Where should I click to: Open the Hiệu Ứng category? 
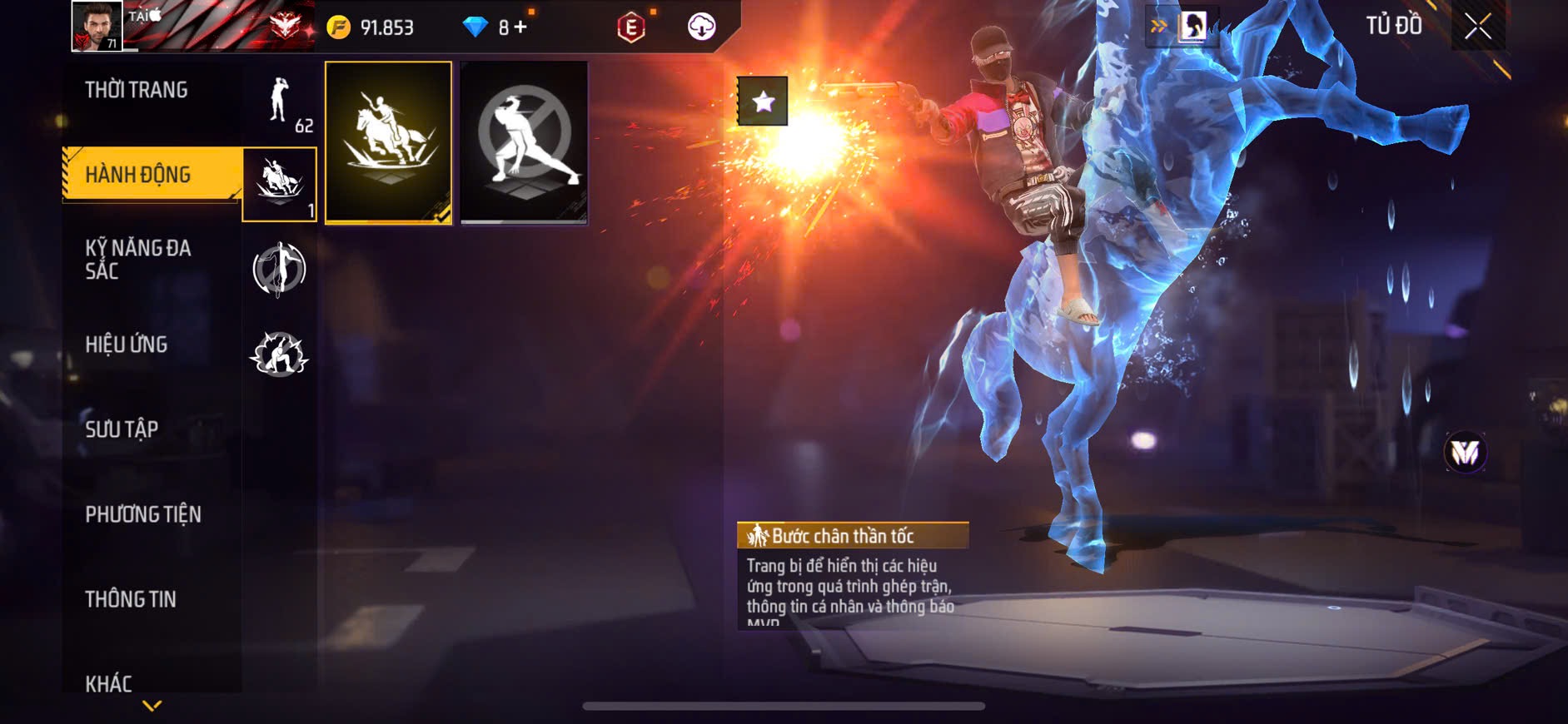tap(127, 345)
